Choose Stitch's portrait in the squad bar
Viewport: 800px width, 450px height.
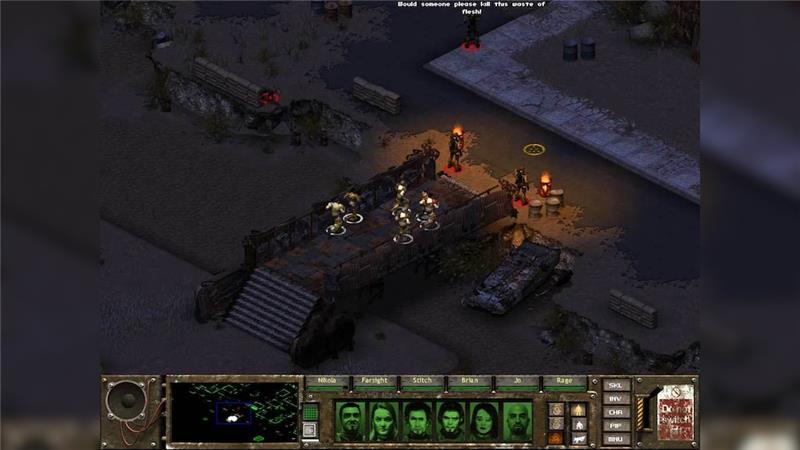(x=418, y=421)
